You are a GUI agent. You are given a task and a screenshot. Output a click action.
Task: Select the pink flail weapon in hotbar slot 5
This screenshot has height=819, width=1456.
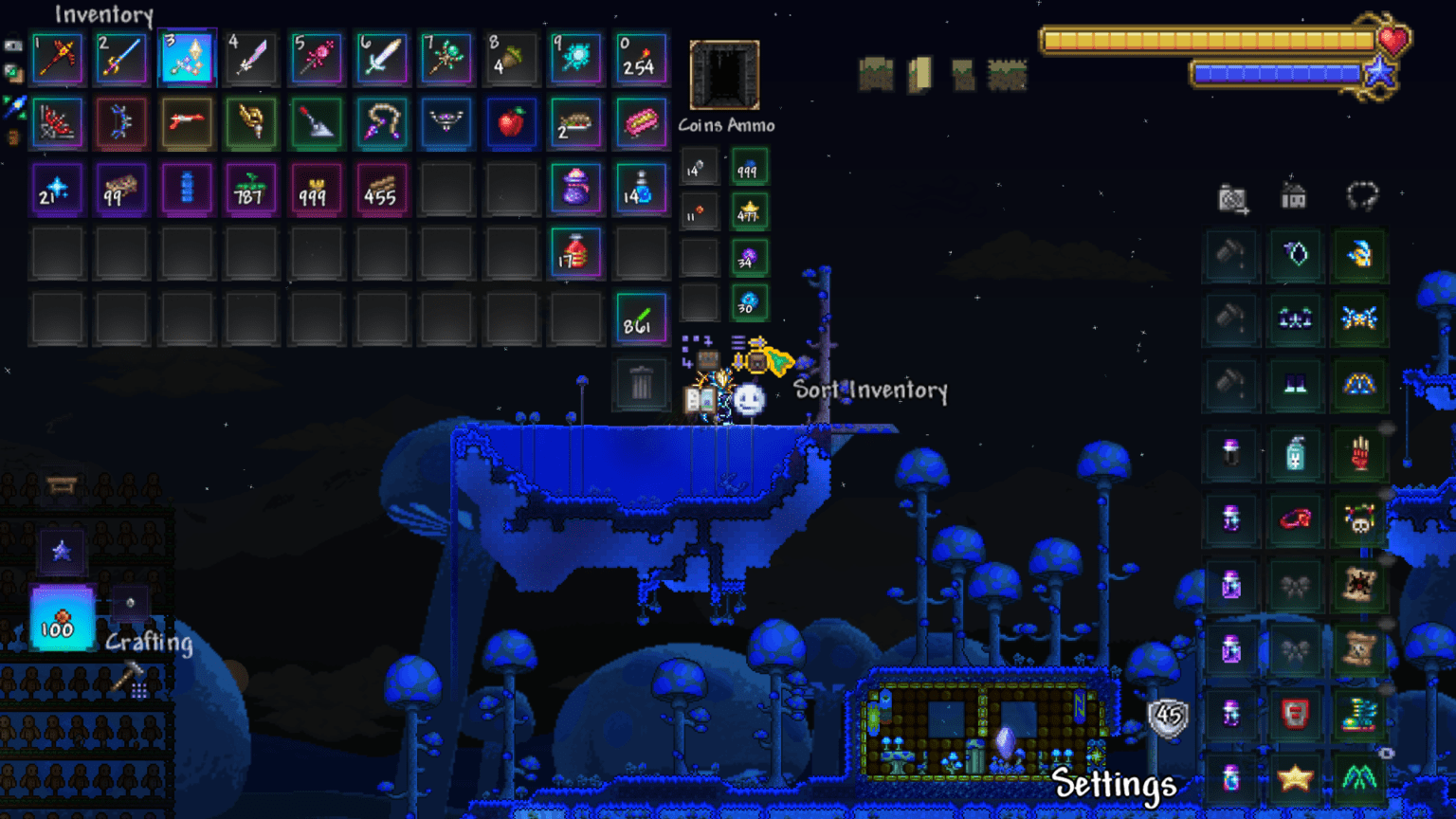coord(317,58)
